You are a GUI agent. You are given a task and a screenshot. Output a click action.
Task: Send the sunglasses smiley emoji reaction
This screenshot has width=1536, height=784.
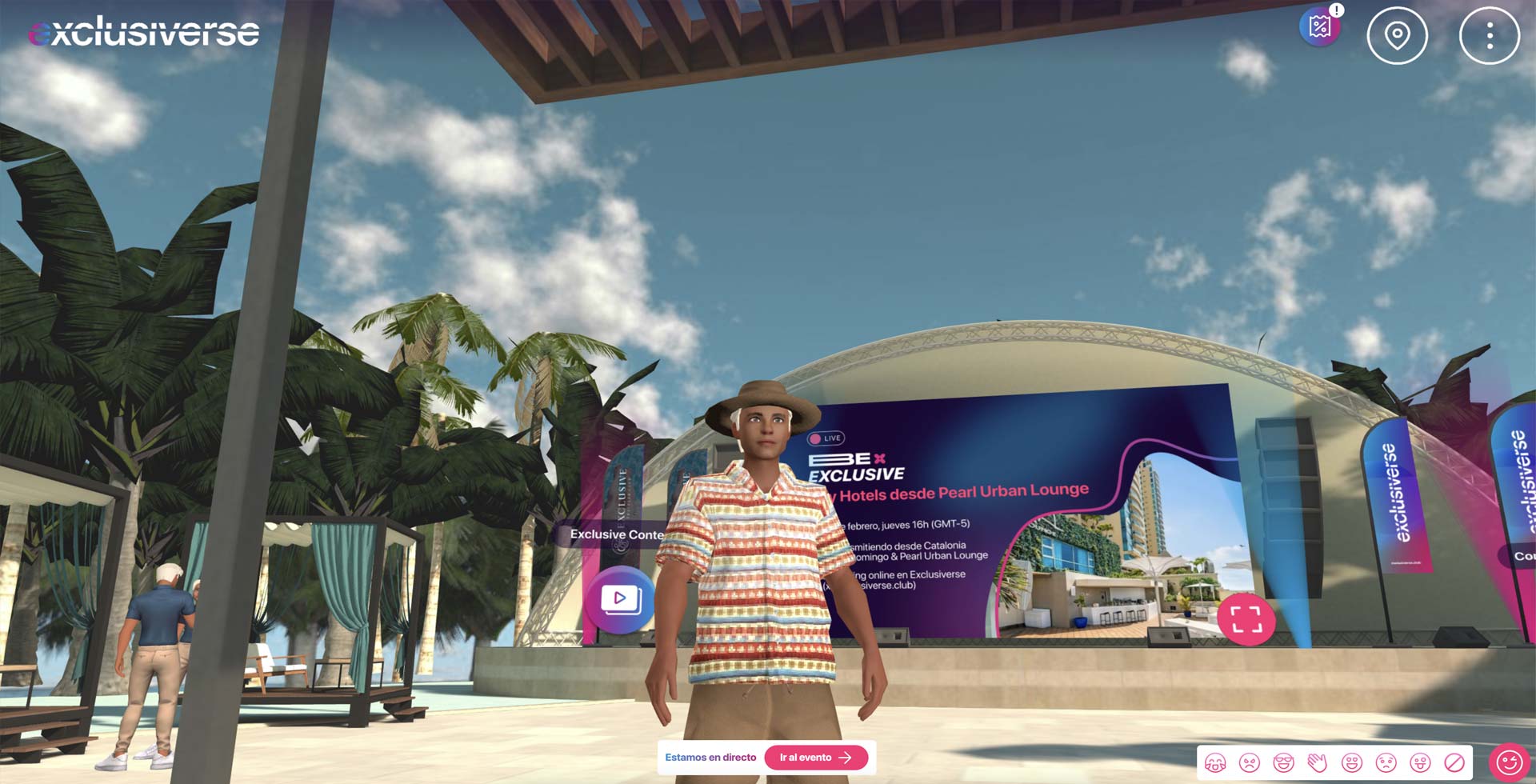[x=1283, y=763]
